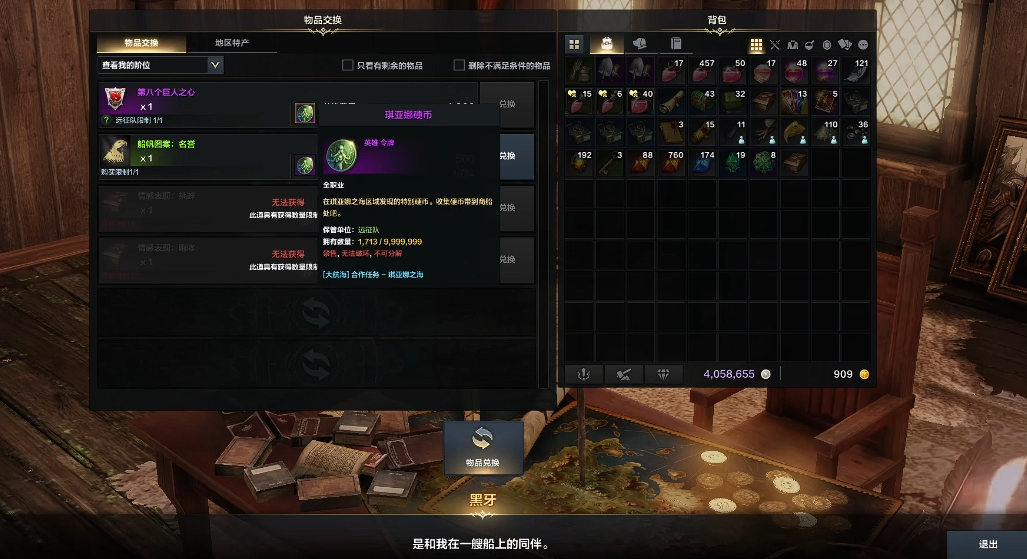Switch to the book tab in inventory
The height and width of the screenshot is (559, 1027).
676,44
